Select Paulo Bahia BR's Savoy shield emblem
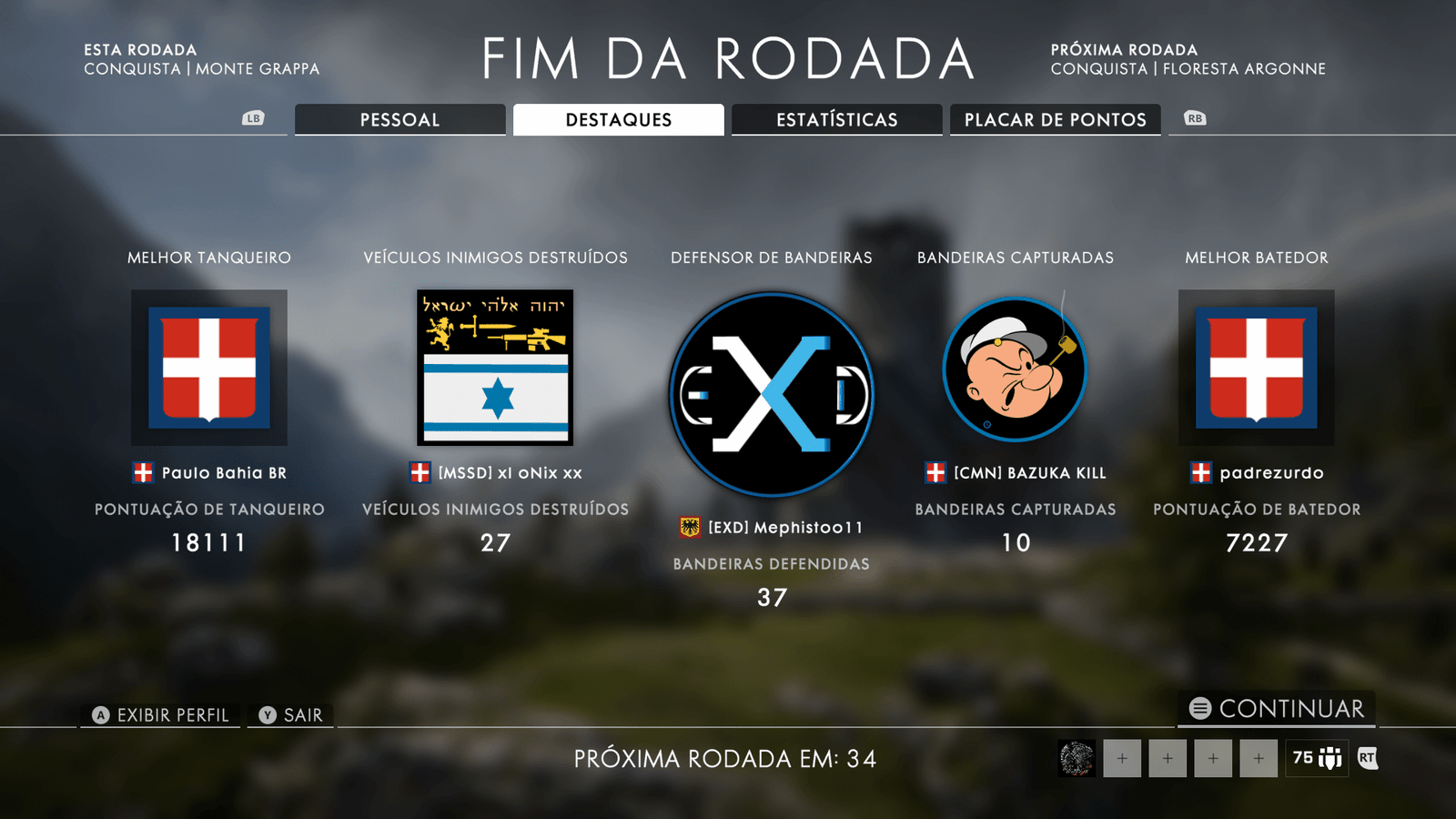 tap(208, 368)
